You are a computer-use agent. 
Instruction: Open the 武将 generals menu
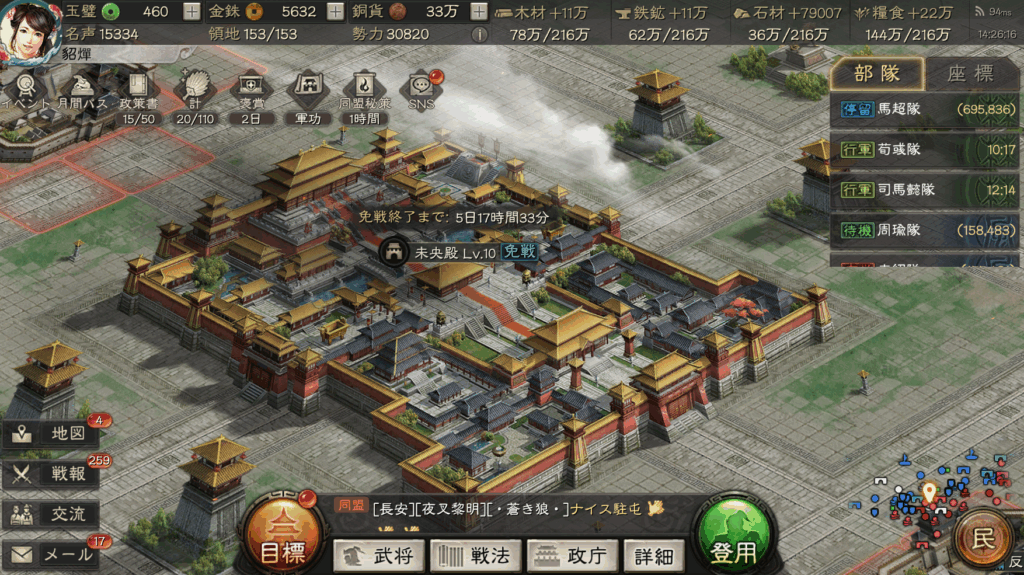click(378, 555)
